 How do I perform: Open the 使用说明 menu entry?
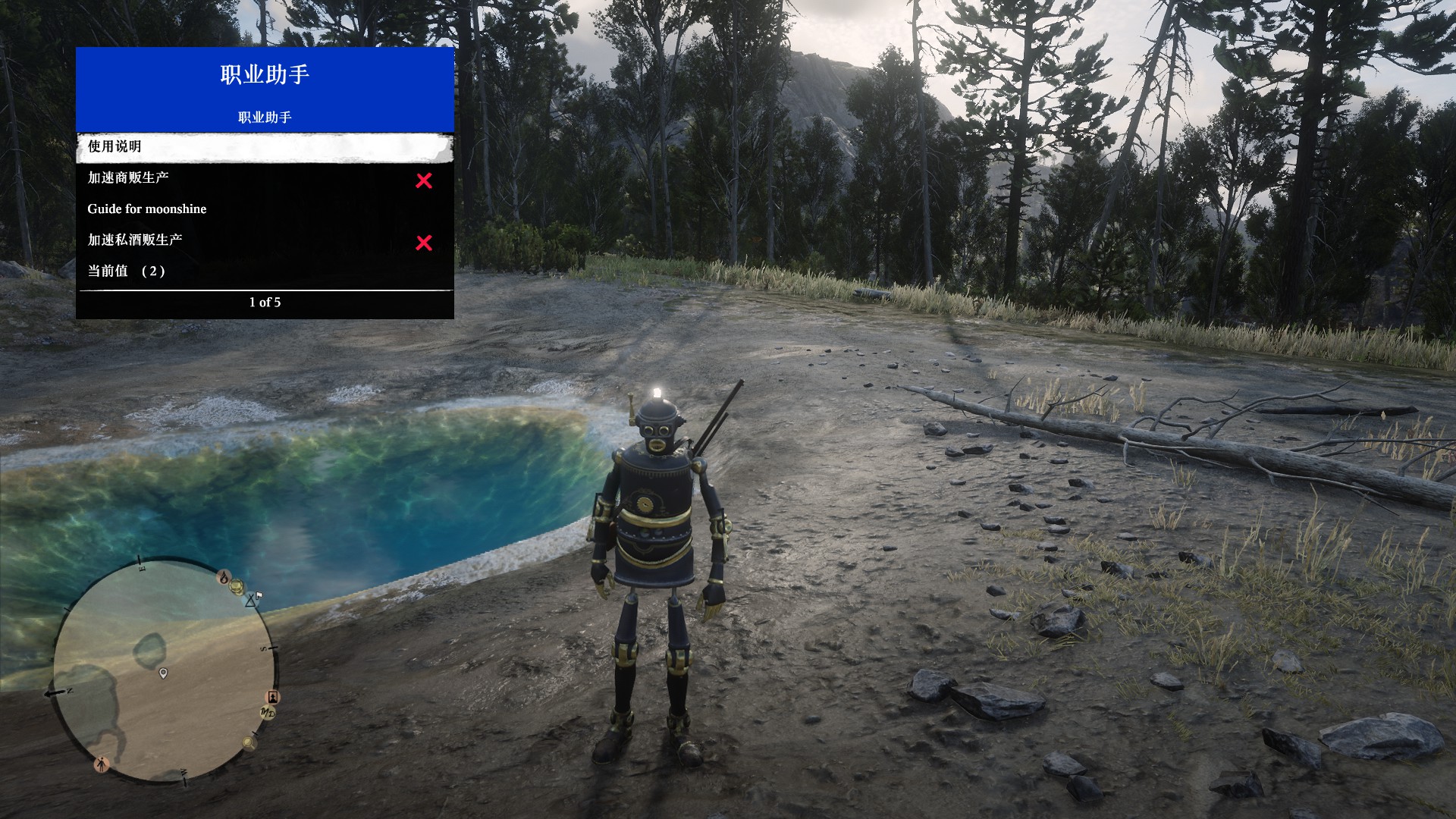point(265,147)
